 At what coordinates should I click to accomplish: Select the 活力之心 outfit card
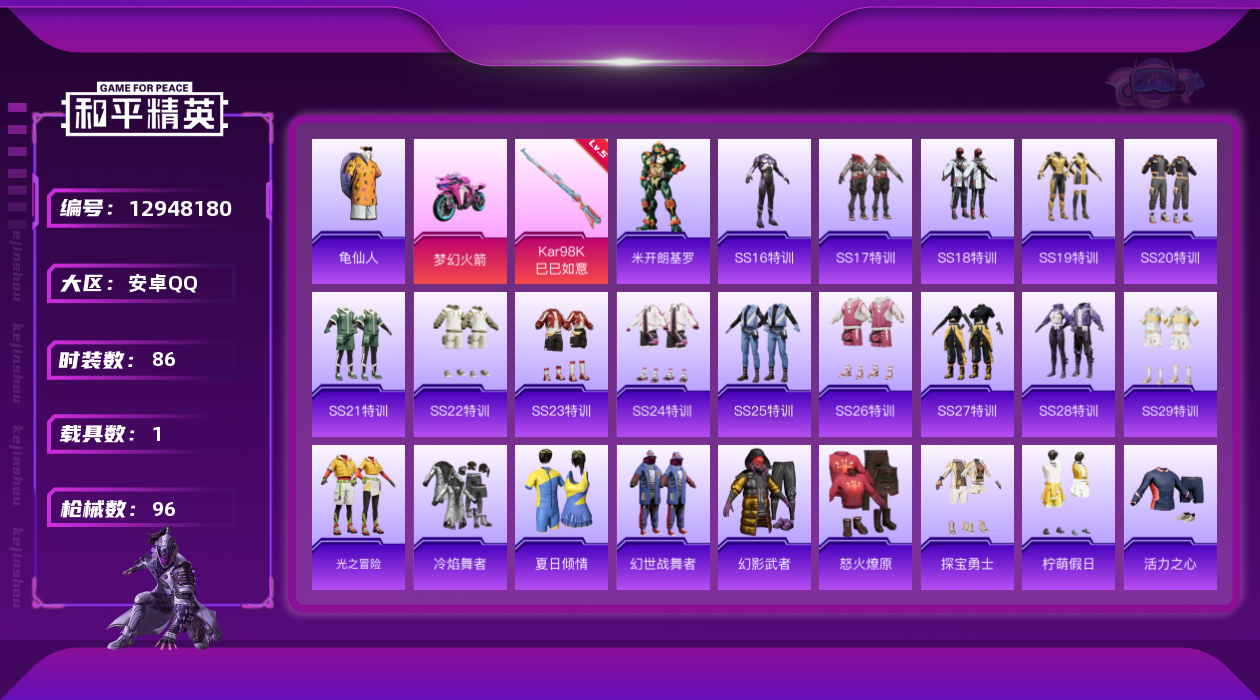[1170, 517]
